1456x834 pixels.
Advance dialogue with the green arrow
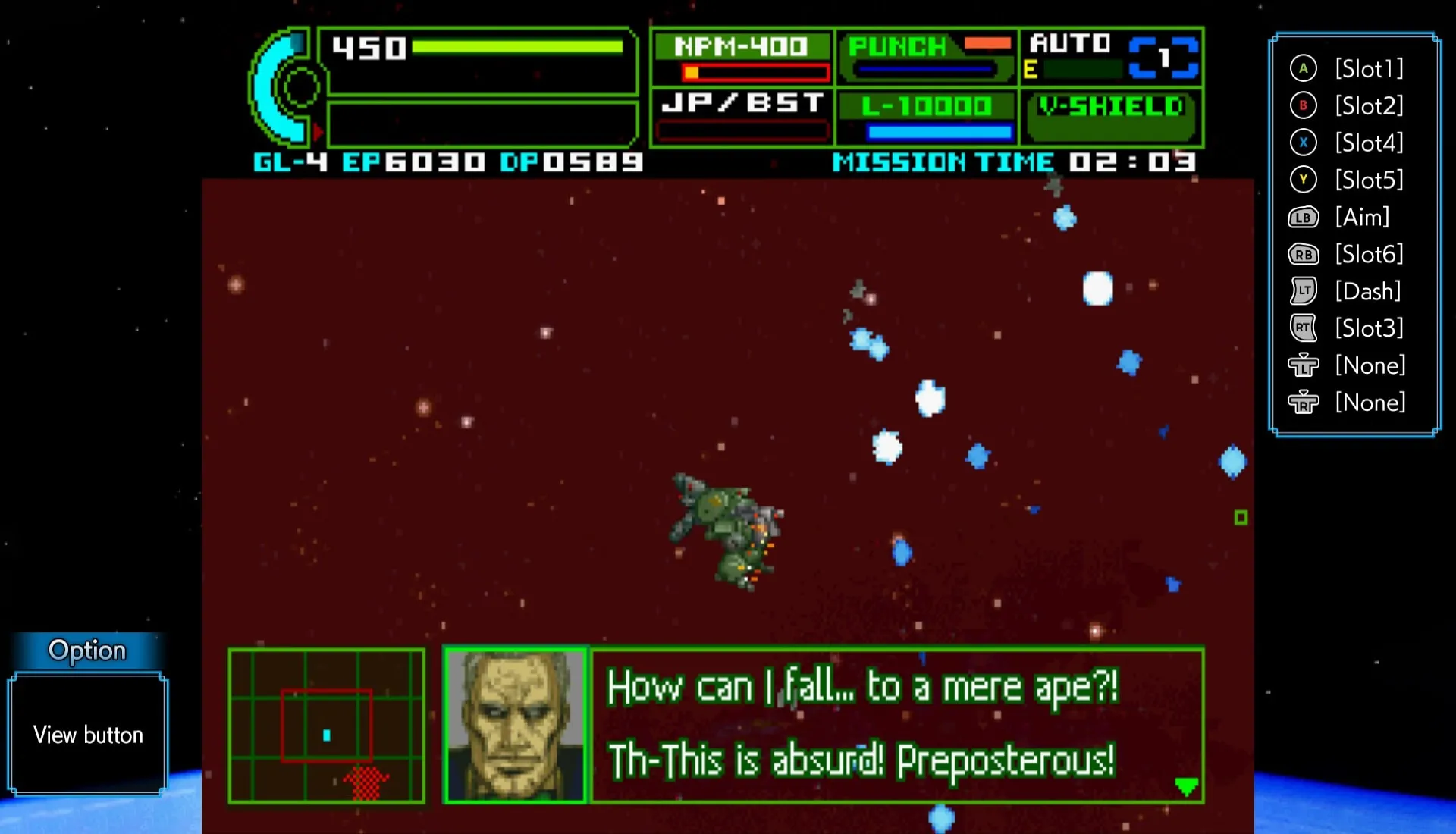1186,786
